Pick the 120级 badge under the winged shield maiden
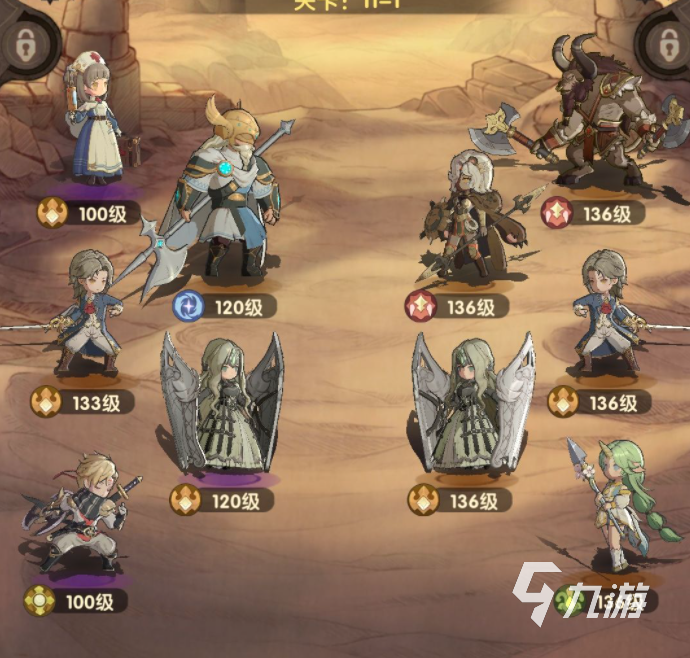Image resolution: width=690 pixels, height=658 pixels. point(221,499)
